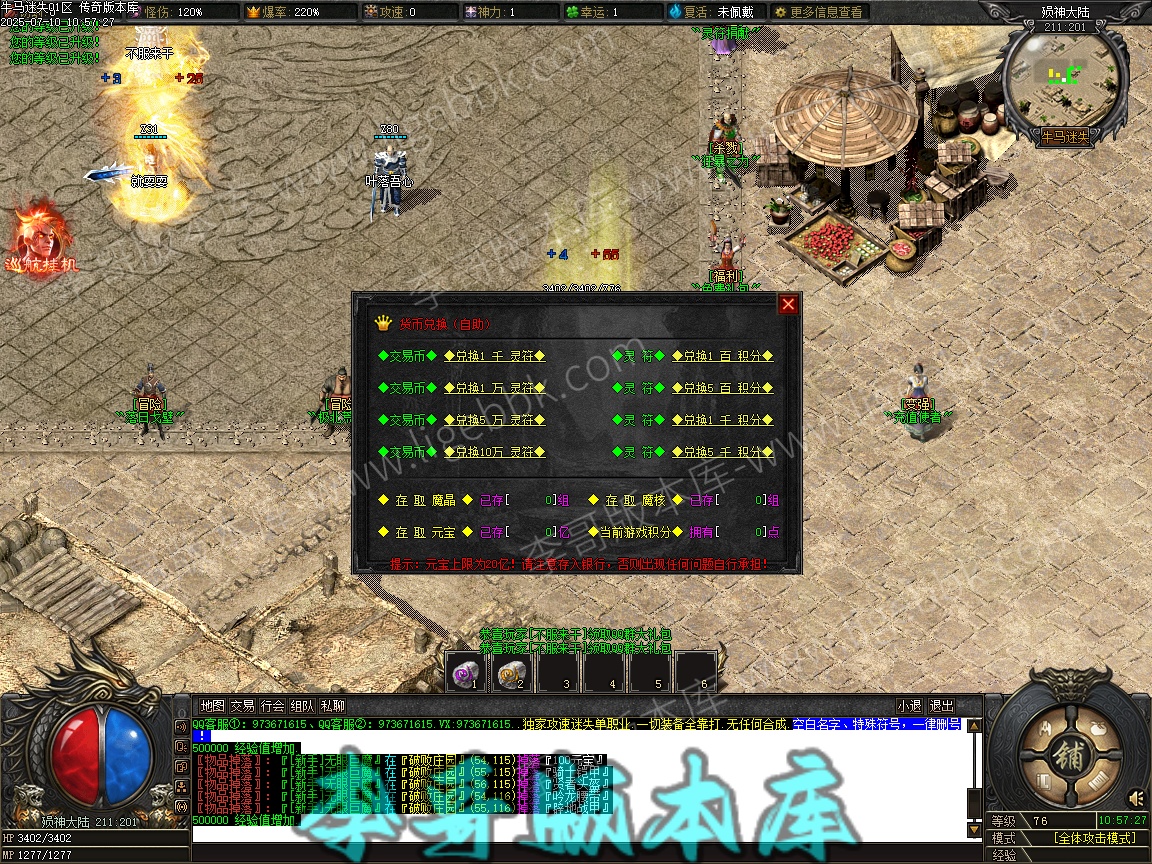Click the circular minimap
Viewport: 1152px width, 864px height.
(x=1065, y=75)
